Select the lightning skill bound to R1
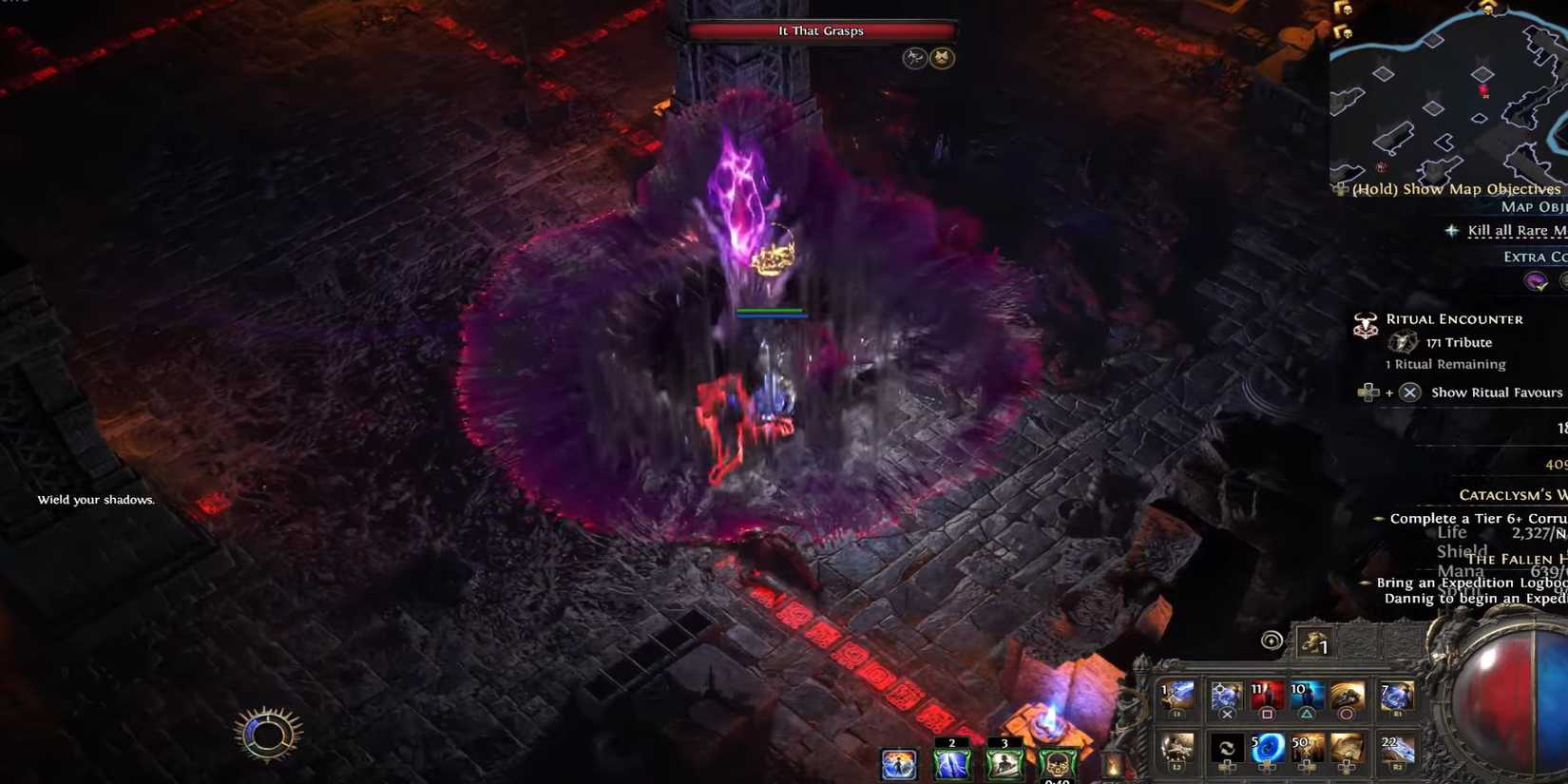 pyautogui.click(x=1396, y=697)
